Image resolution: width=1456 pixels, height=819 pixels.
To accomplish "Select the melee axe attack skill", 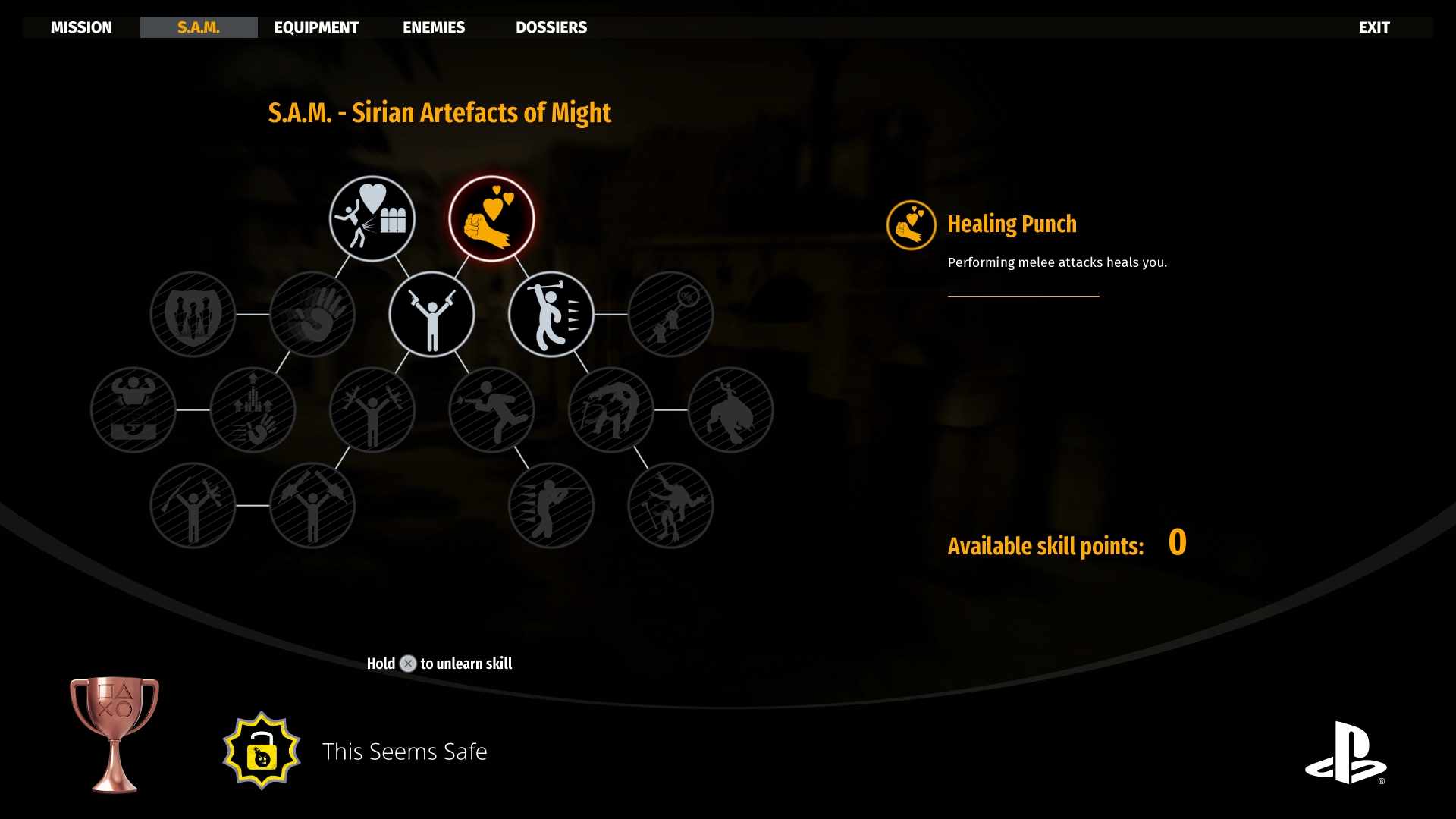I will click(x=551, y=315).
